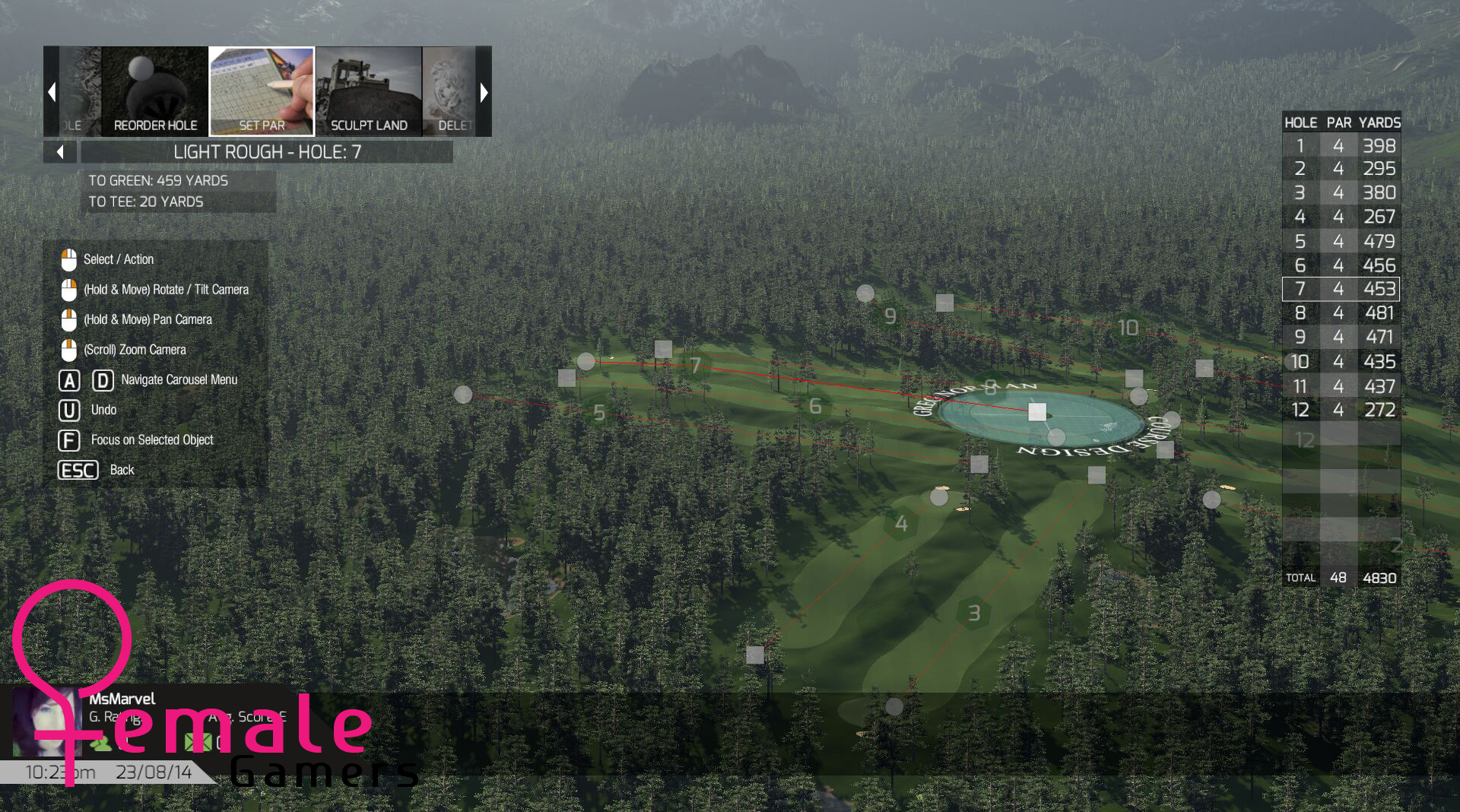1460x812 pixels.
Task: Open the Sculpt Land tool
Action: [x=368, y=91]
